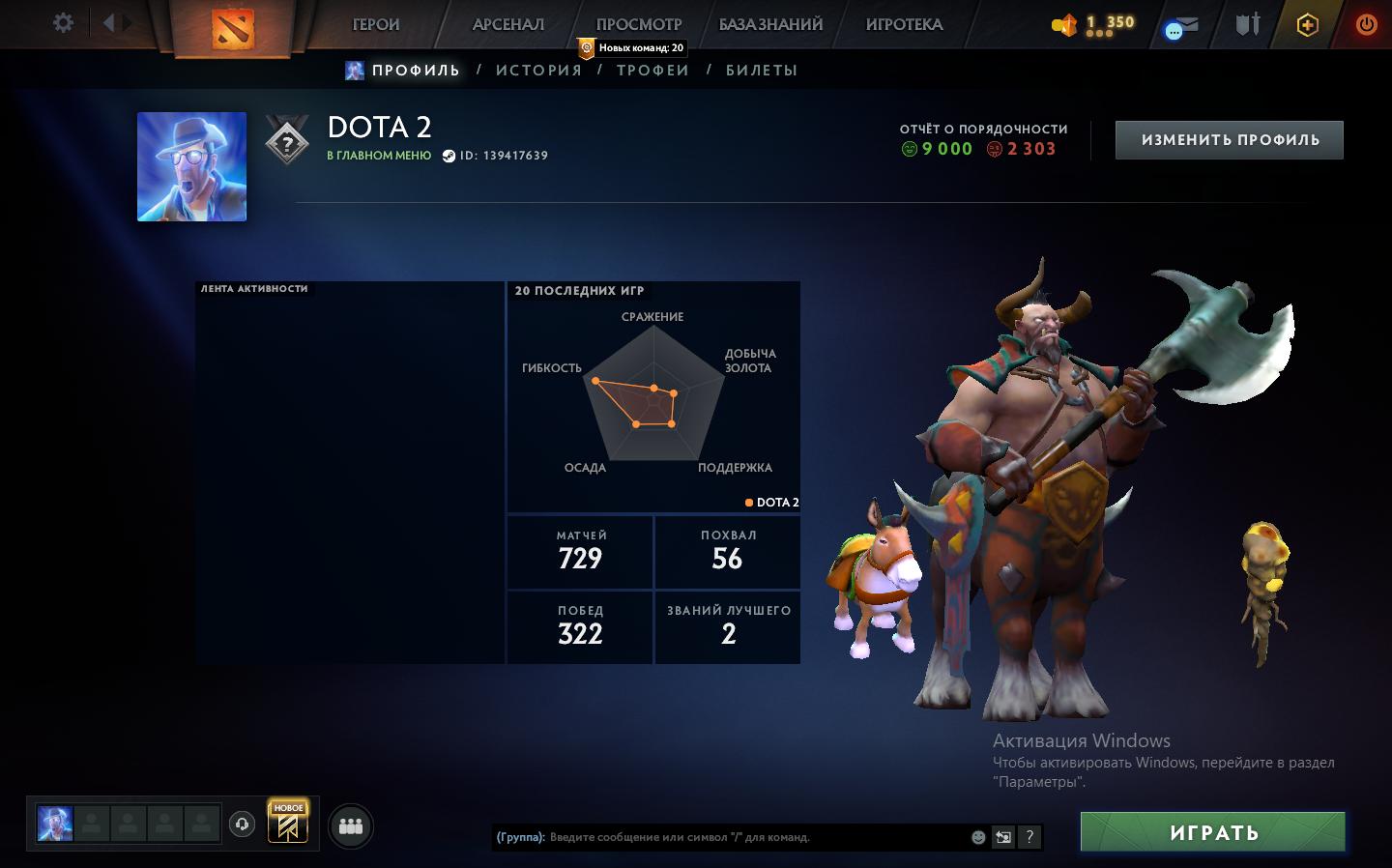1392x868 pixels.
Task: Quit the game with the power button
Action: (1366, 25)
